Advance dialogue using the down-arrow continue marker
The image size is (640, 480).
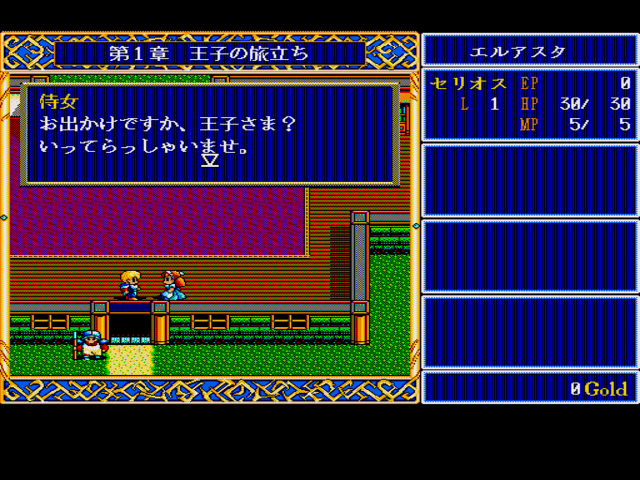(x=210, y=160)
